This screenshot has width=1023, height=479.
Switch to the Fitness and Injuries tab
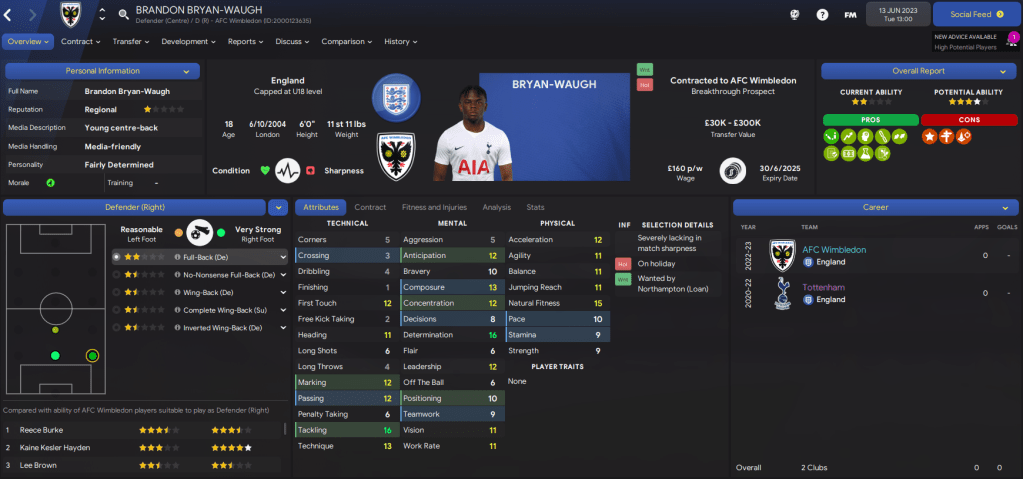coord(434,207)
